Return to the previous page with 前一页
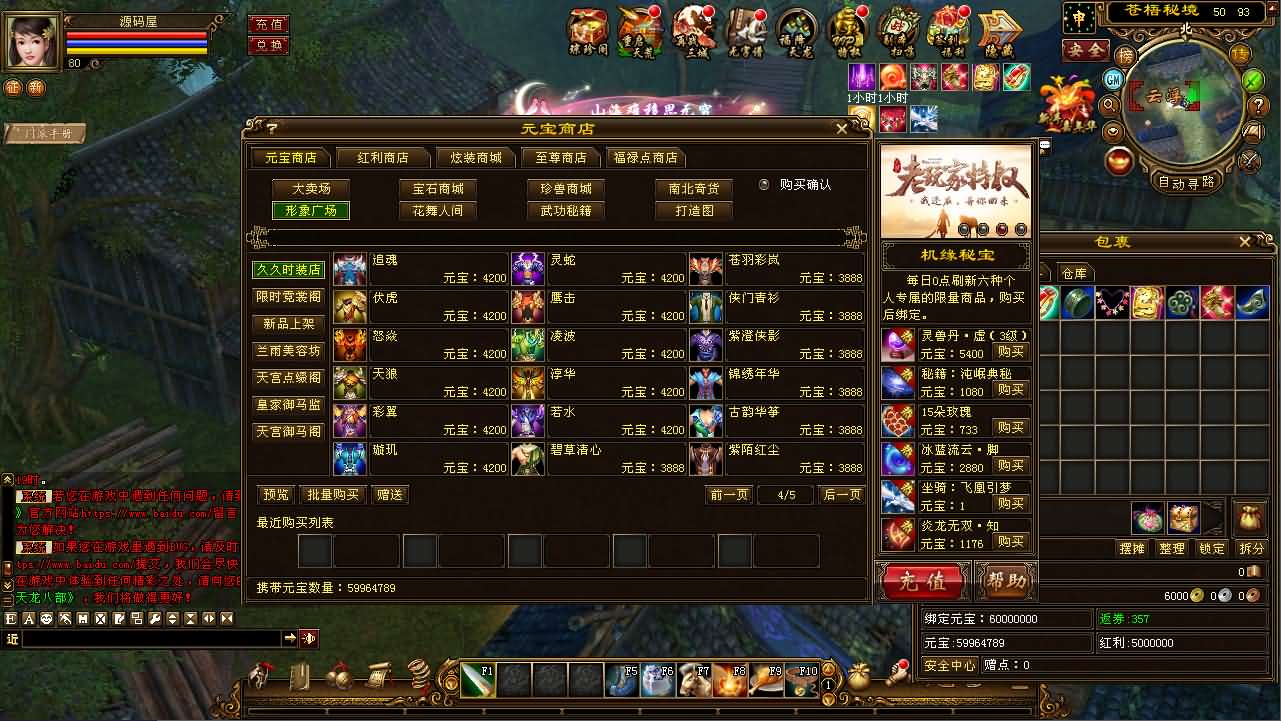Viewport: 1281px width, 721px height. click(729, 495)
